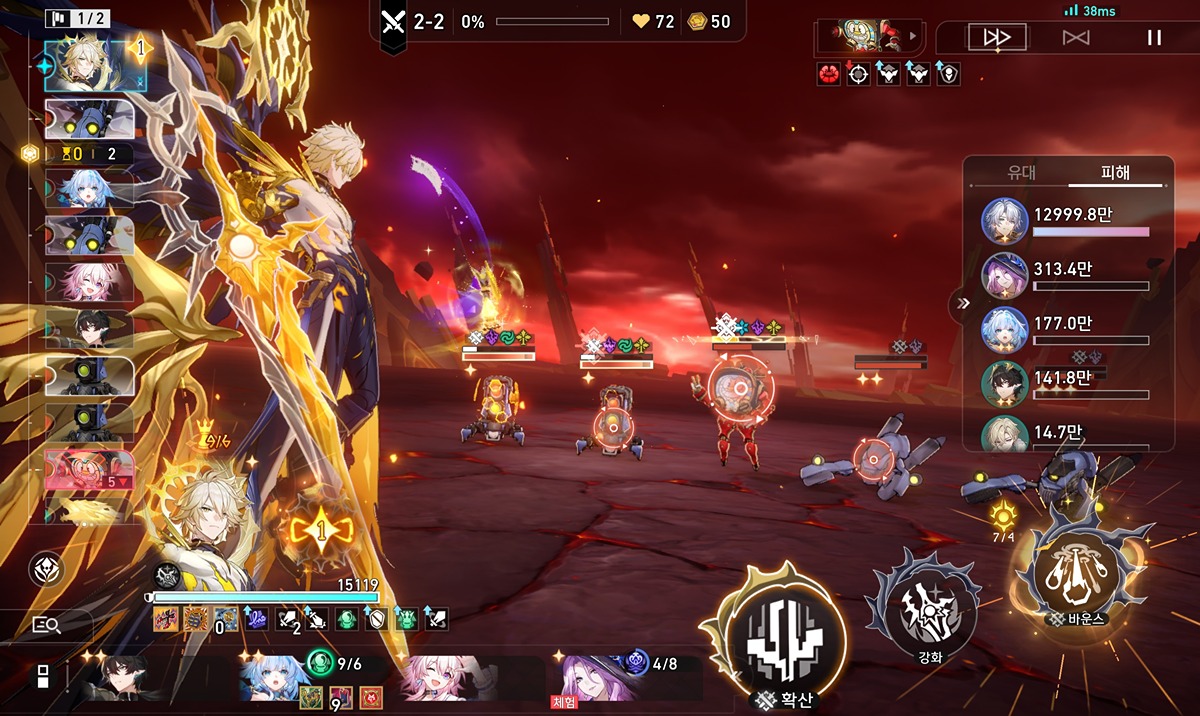Open the battle details magnifier button

(47, 625)
